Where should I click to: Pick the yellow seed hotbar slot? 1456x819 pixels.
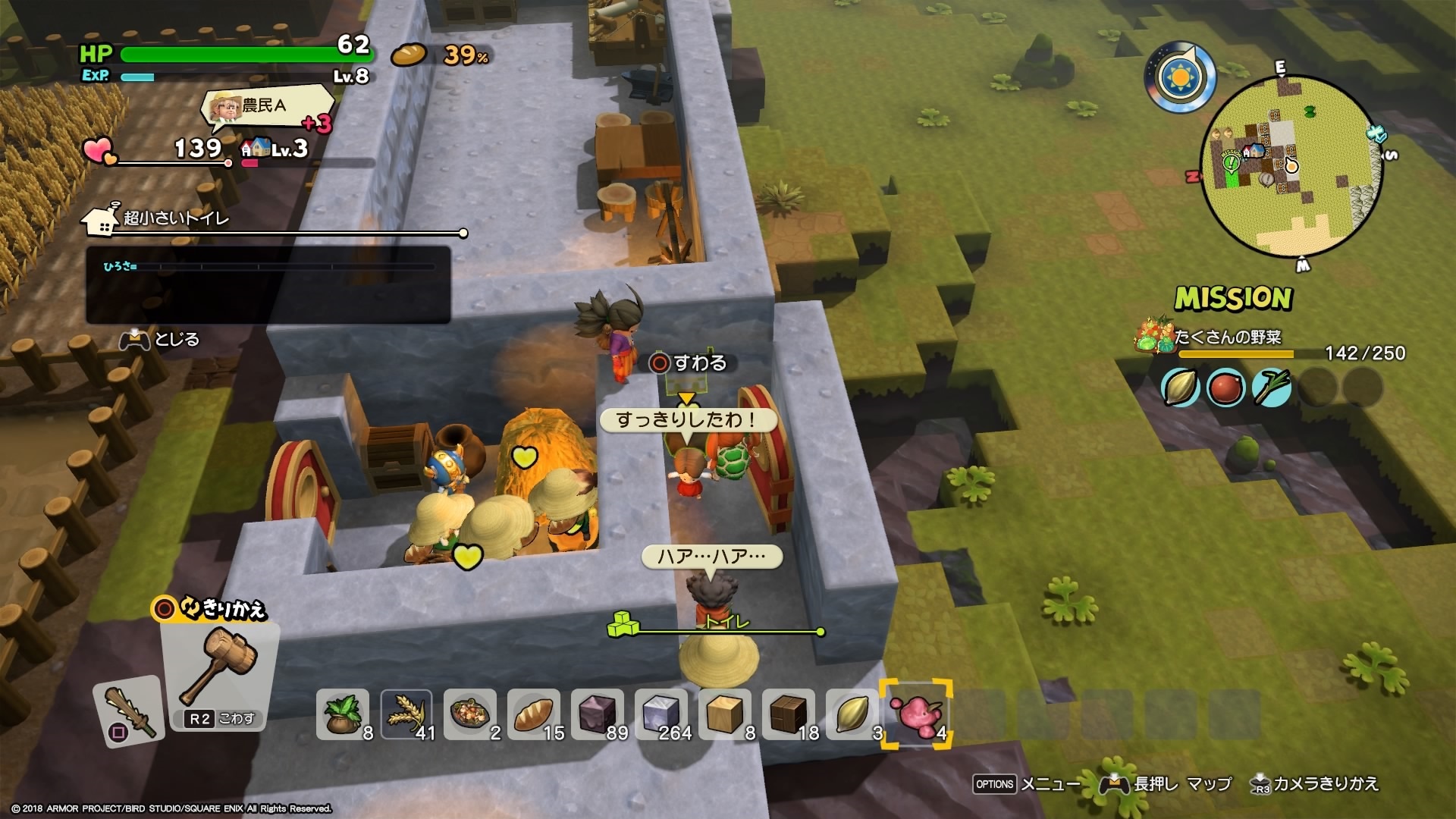(x=852, y=714)
